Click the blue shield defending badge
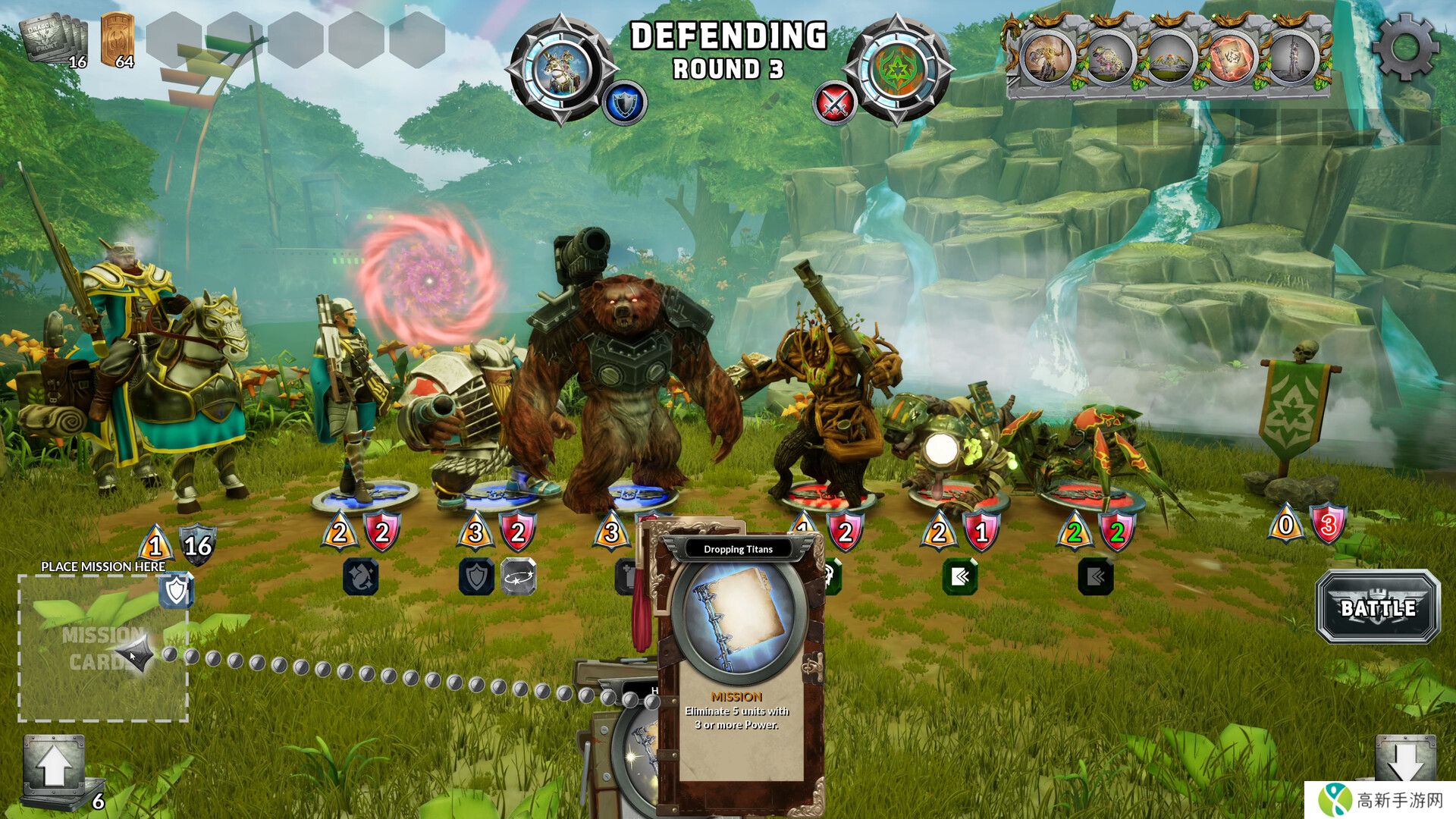Image resolution: width=1456 pixels, height=819 pixels. 625,103
